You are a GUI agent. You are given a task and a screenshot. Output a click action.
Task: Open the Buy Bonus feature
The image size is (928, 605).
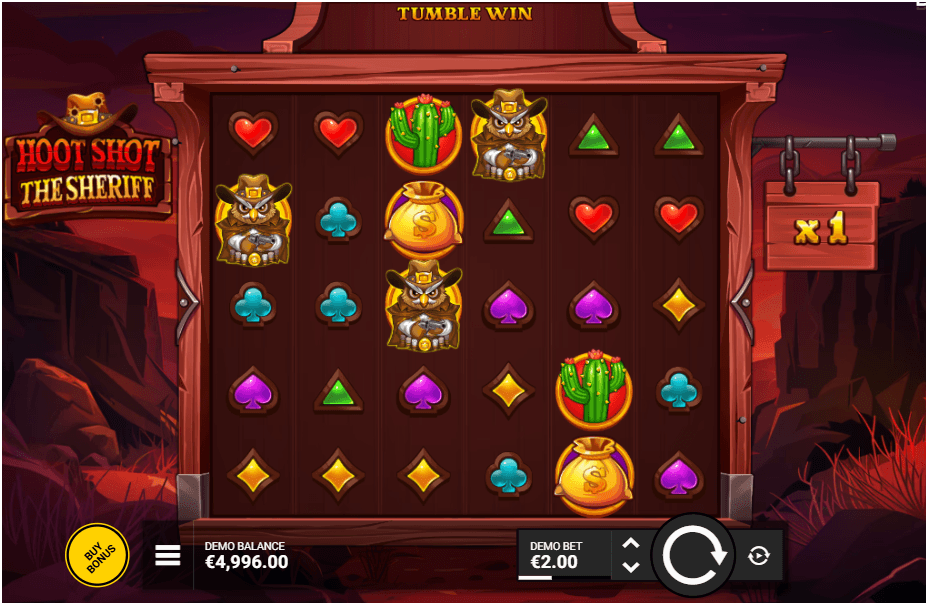97,553
